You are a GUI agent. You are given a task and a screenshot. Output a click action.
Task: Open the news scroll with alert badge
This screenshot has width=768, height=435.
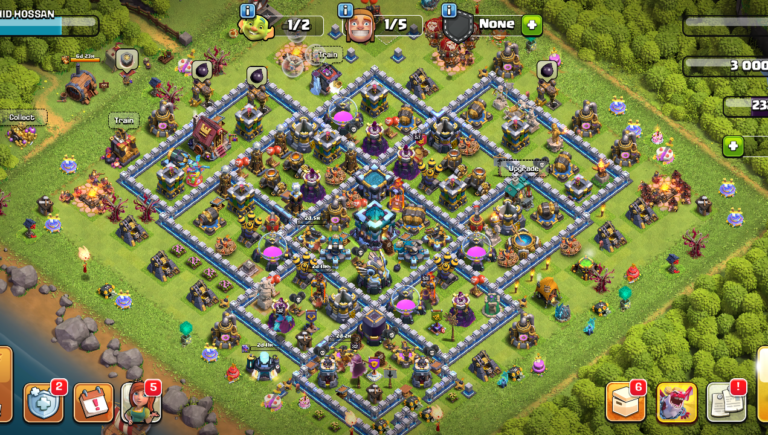tap(726, 402)
